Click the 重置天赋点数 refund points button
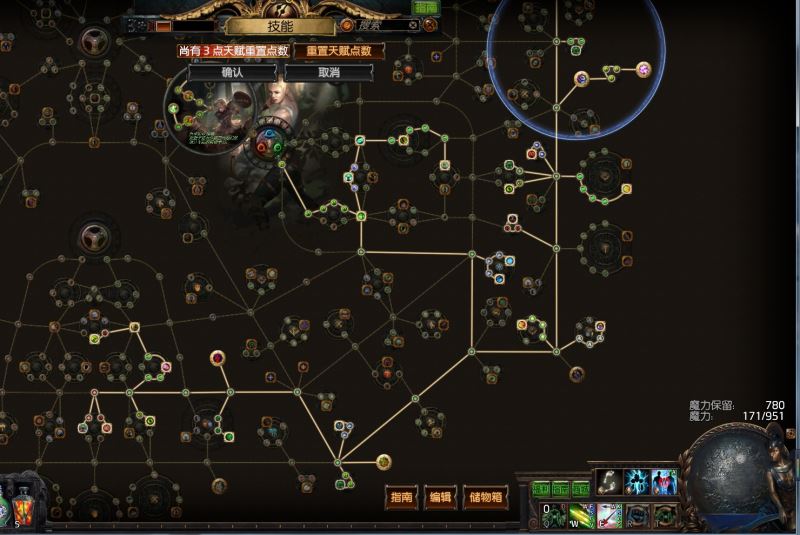800x535 pixels. point(339,51)
